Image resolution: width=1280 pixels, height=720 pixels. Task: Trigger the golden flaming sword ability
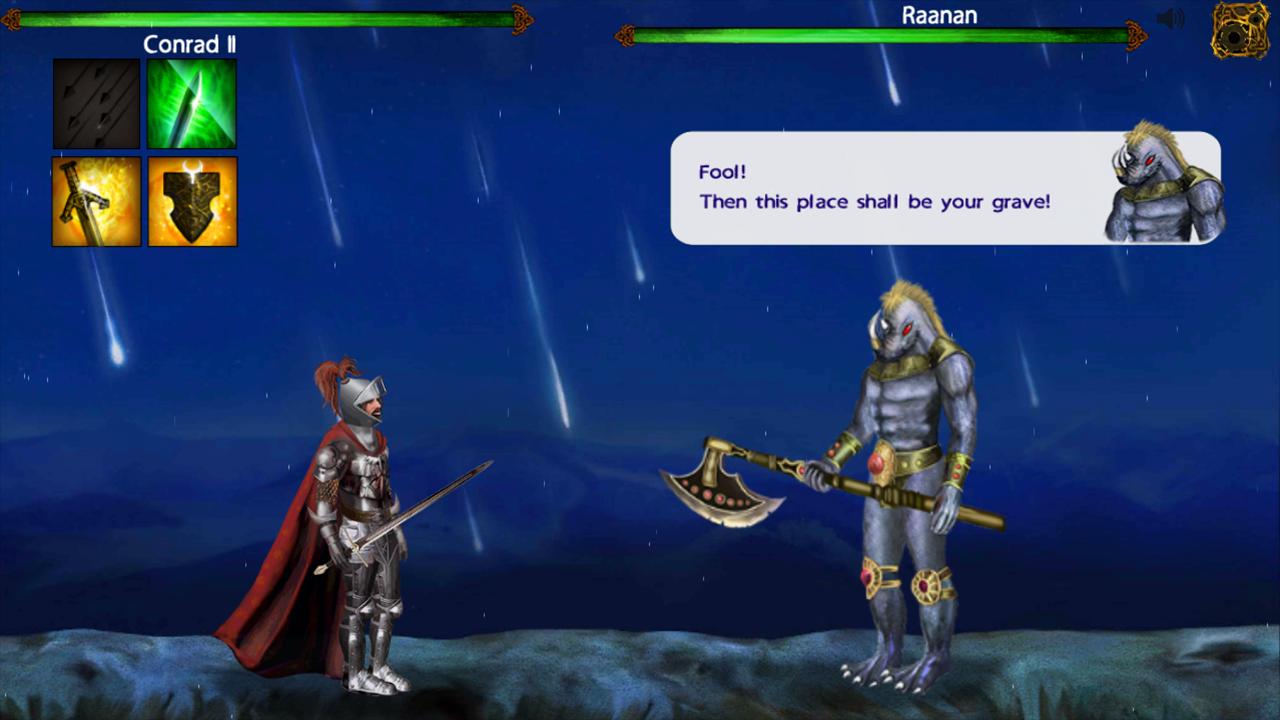coord(96,201)
